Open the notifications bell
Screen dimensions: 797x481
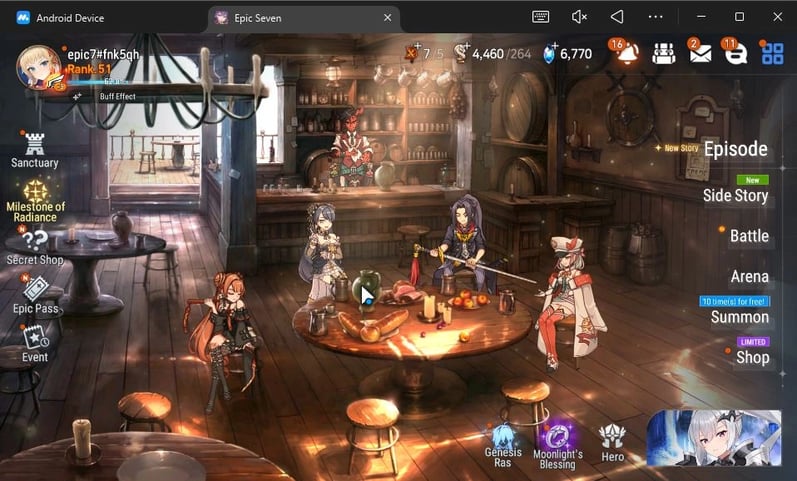(x=627, y=53)
